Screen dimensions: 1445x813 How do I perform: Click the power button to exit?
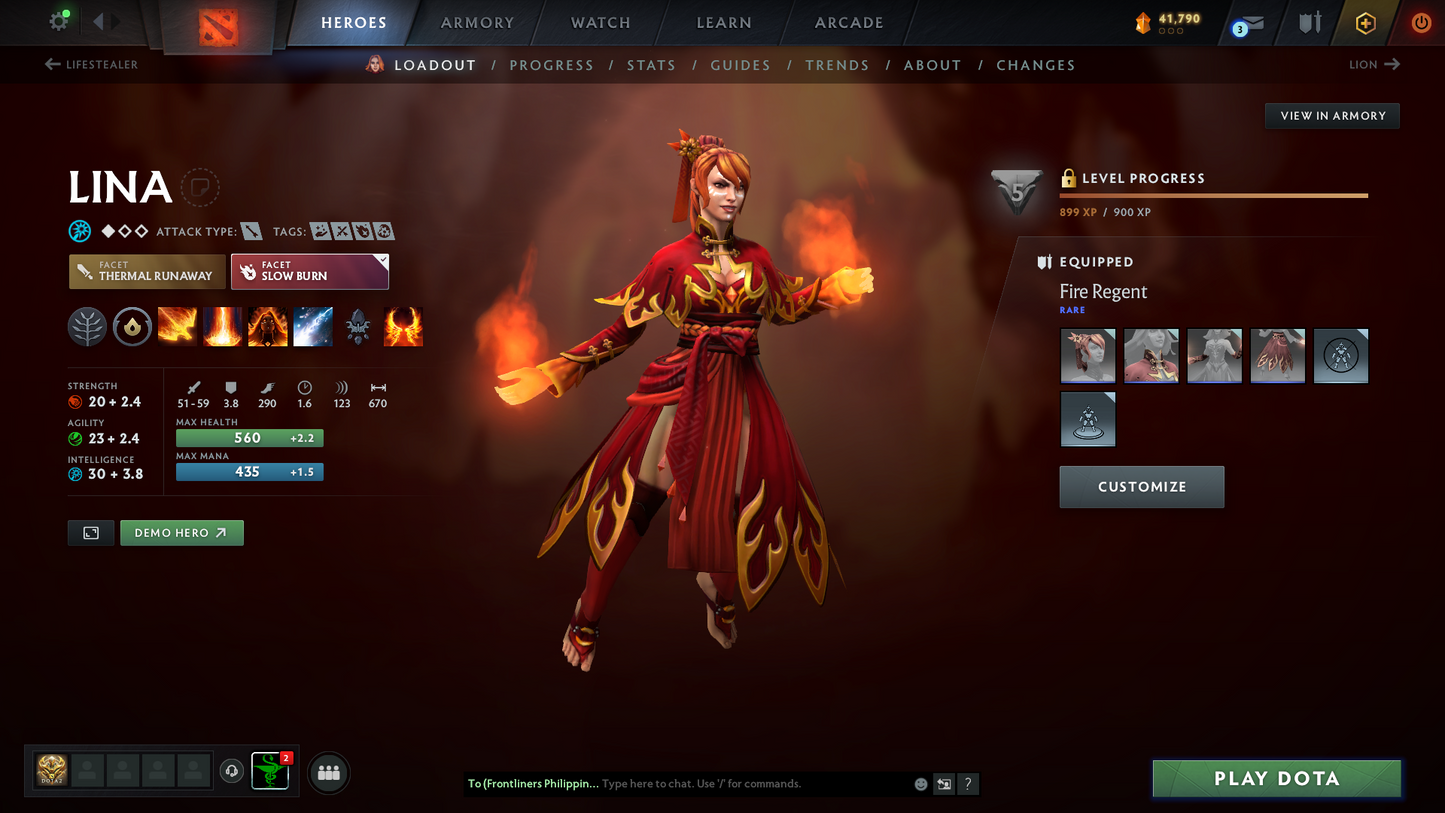point(1421,22)
